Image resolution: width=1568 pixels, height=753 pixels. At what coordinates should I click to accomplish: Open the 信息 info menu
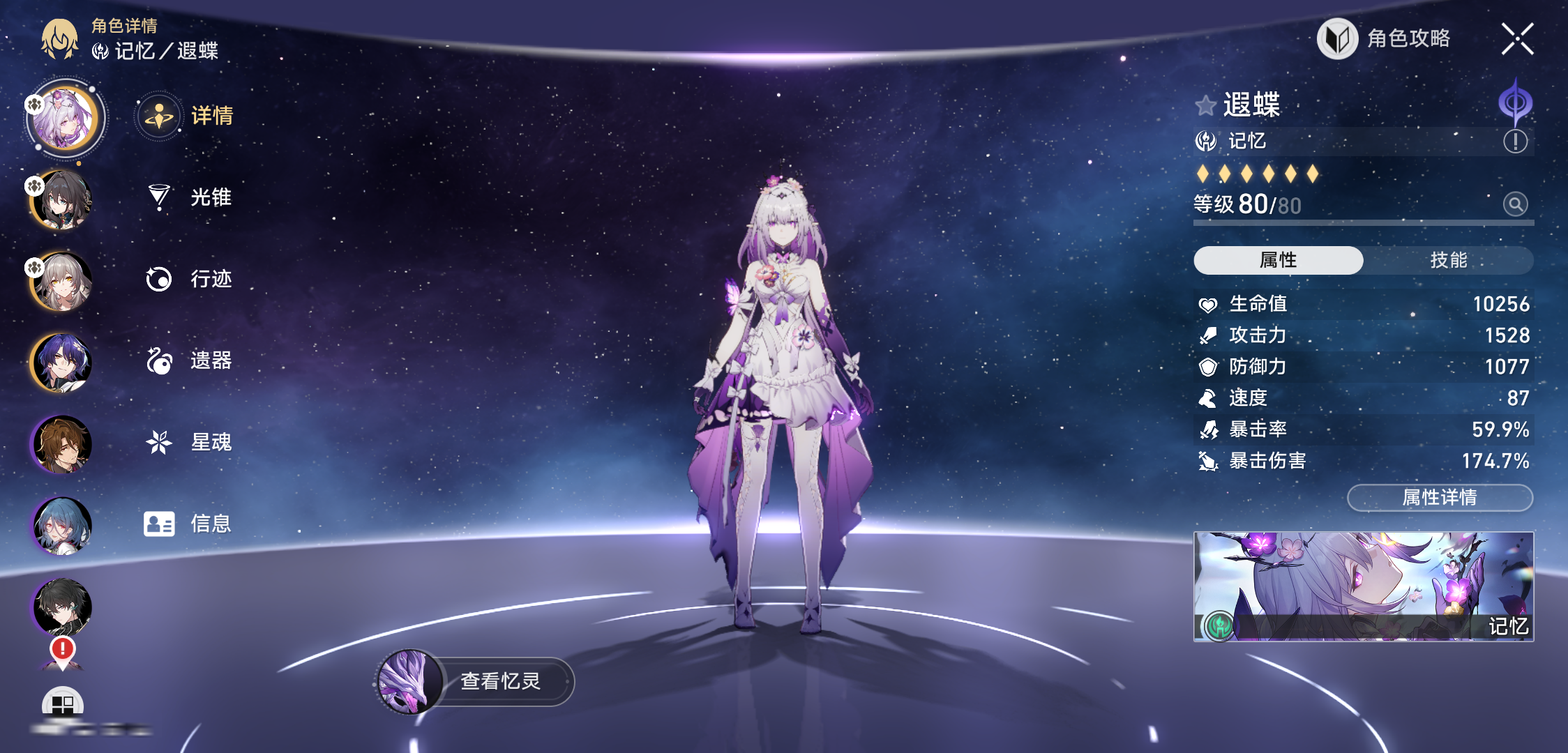[188, 524]
